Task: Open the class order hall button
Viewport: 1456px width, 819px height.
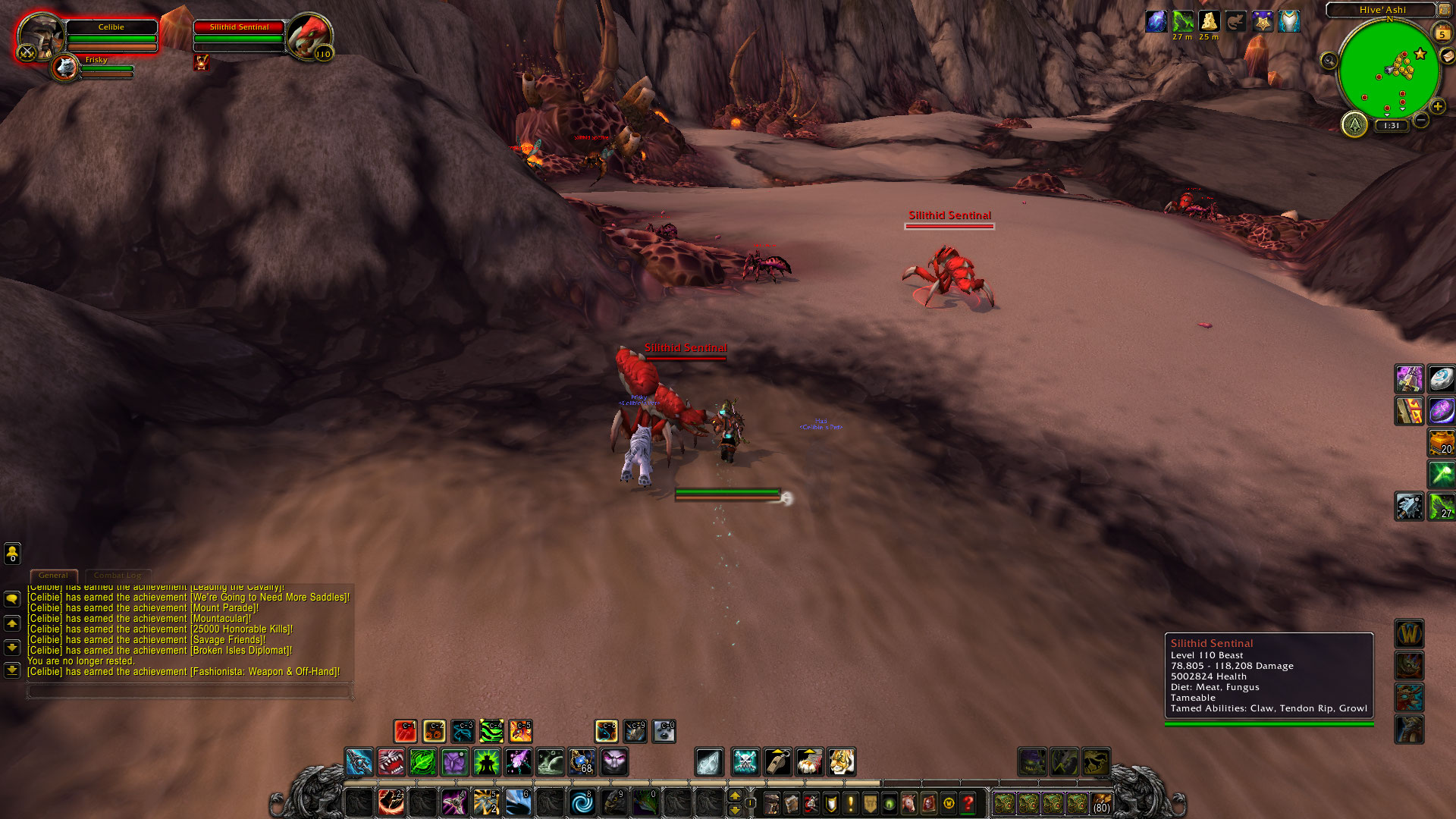Action: tap(1354, 124)
